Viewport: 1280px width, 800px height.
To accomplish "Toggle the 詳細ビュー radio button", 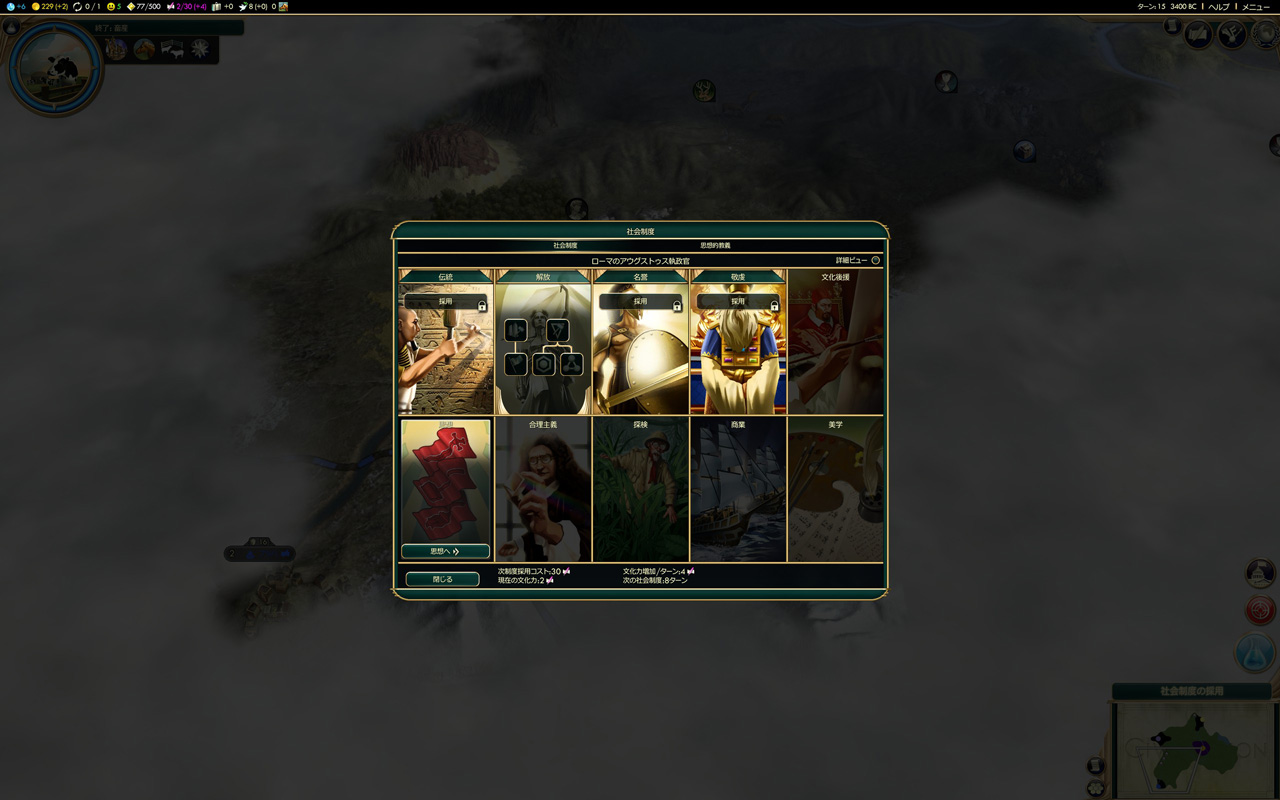I will 875,259.
